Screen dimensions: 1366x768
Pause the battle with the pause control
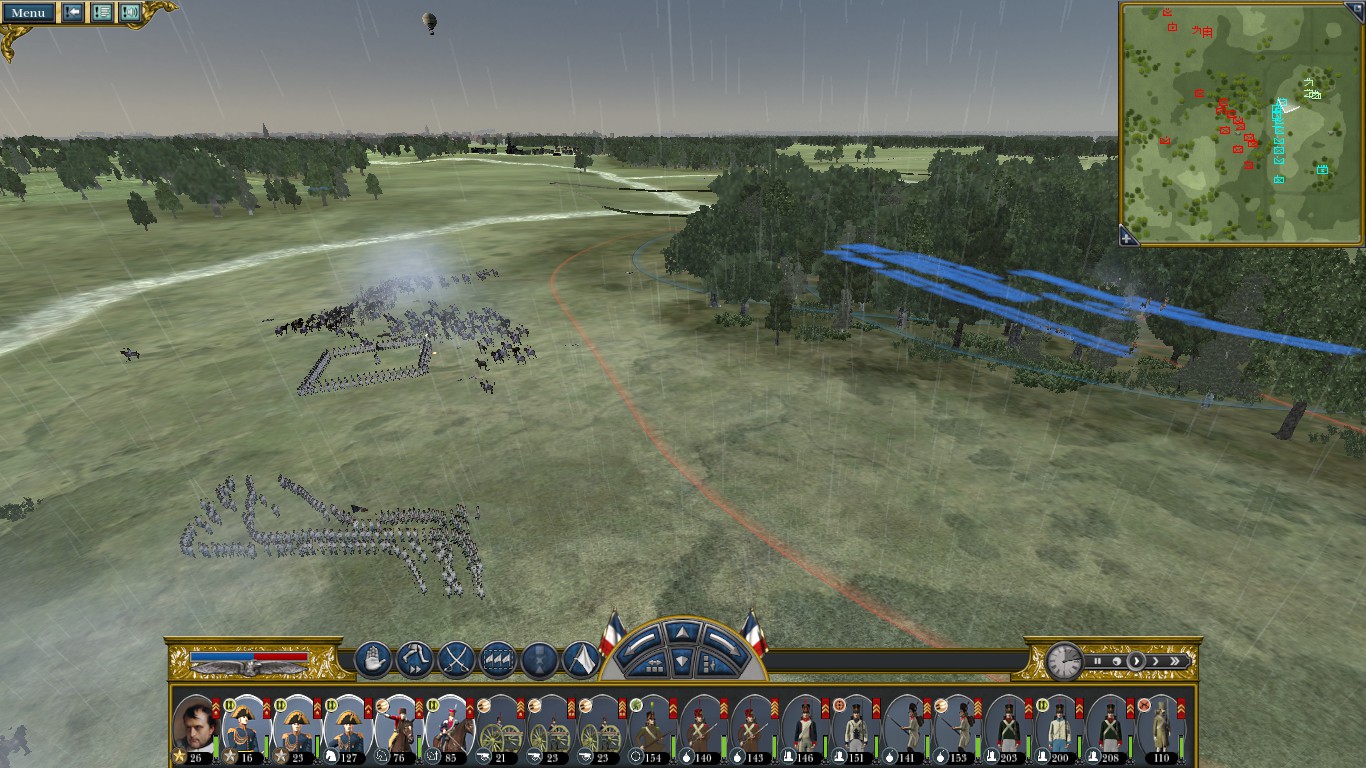(1097, 661)
